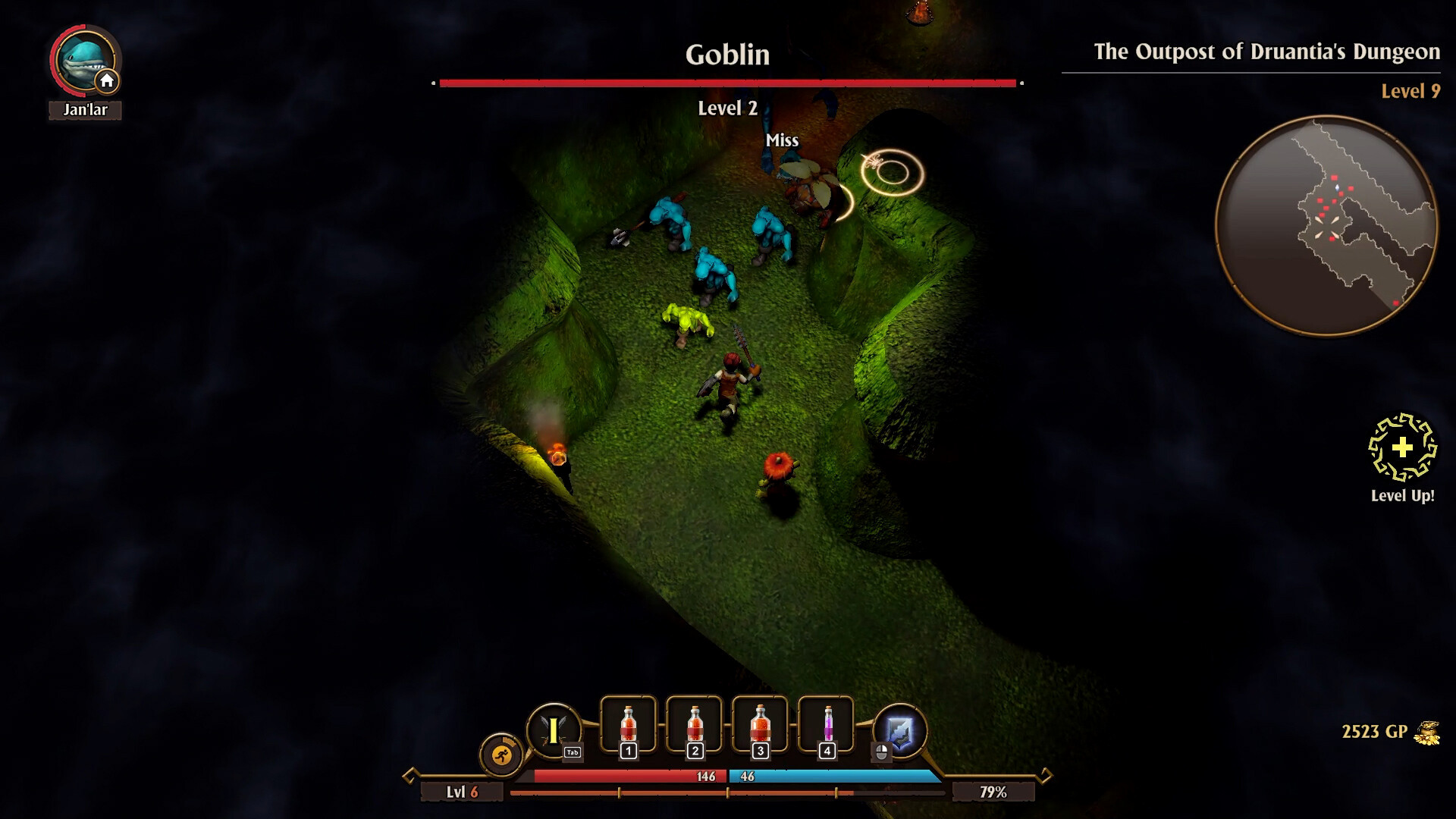Click the Level Up! plus icon
Image resolution: width=1456 pixels, height=819 pixels.
click(1402, 447)
